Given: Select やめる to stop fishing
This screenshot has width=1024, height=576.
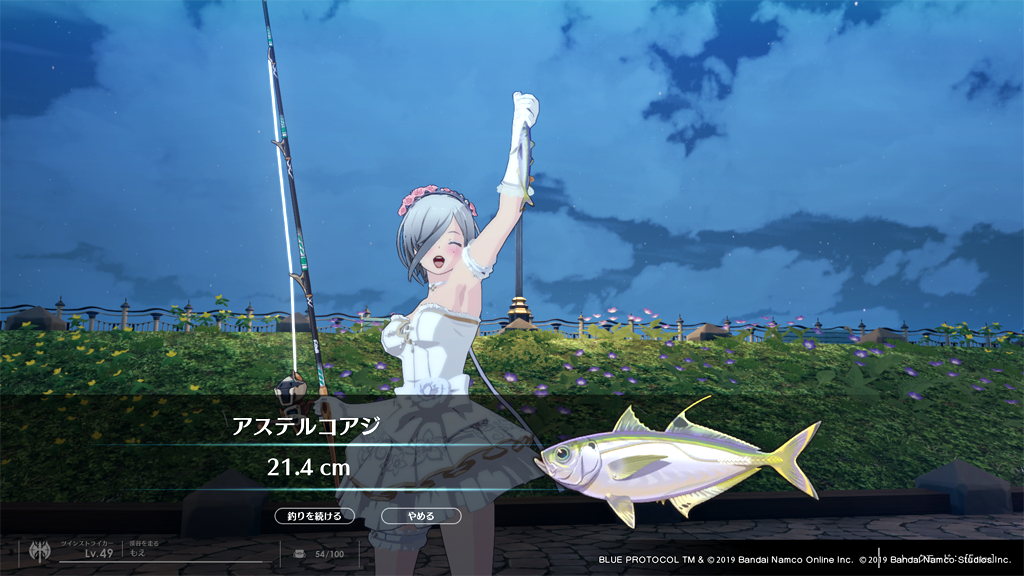Looking at the screenshot, I should (x=421, y=516).
